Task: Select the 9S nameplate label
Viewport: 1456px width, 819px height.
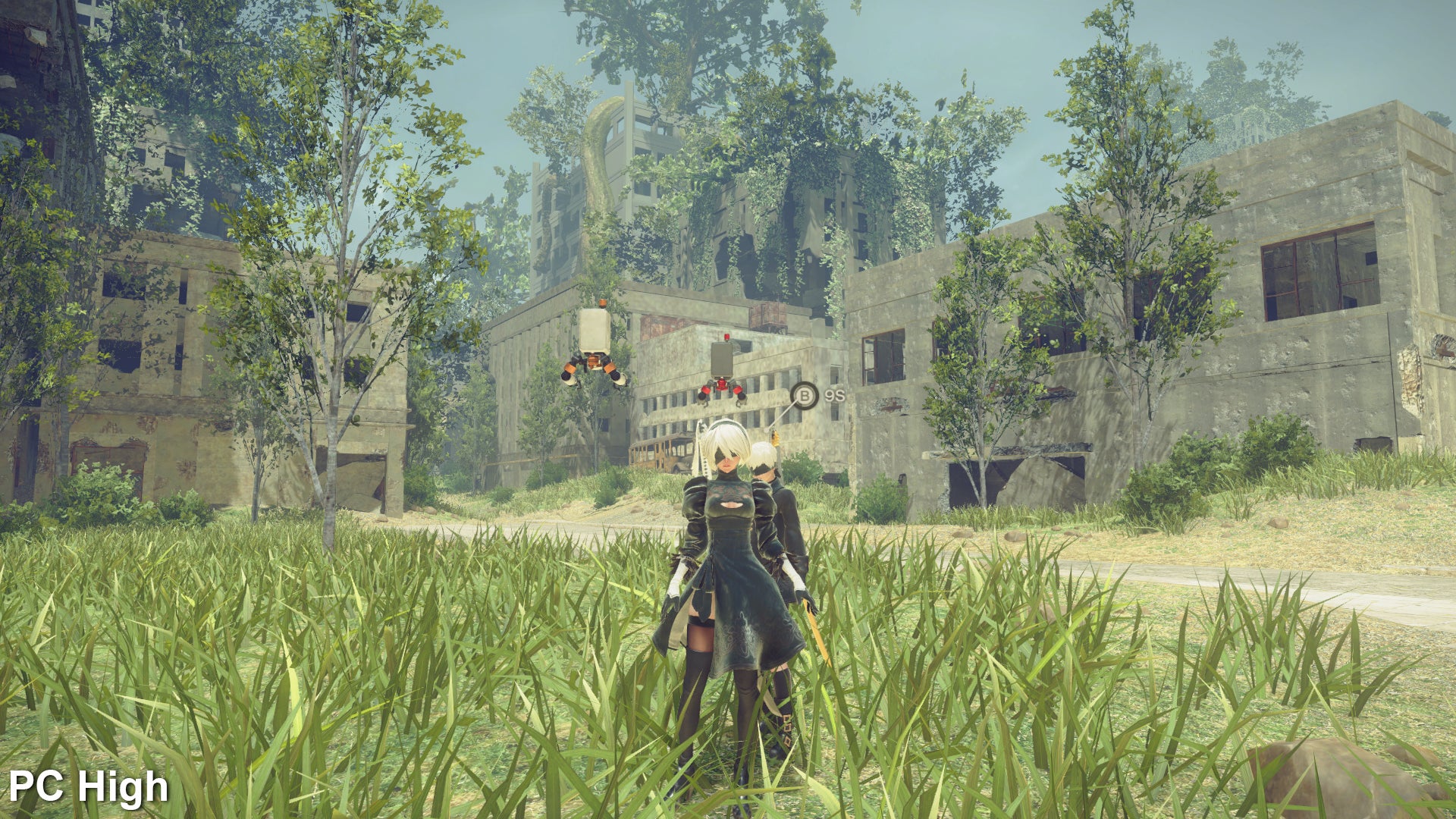Action: (834, 394)
